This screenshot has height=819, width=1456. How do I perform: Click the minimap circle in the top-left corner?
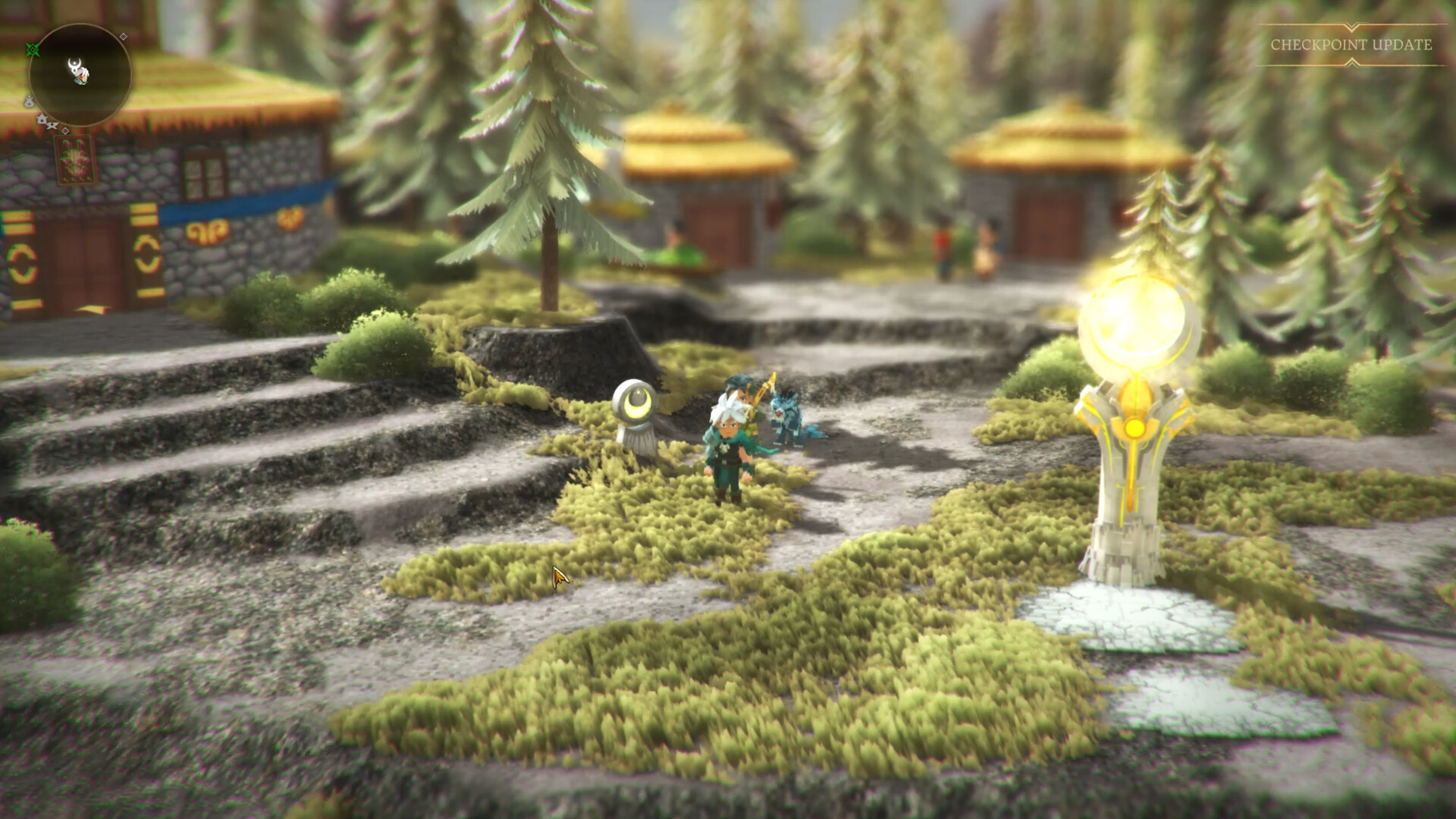point(80,76)
